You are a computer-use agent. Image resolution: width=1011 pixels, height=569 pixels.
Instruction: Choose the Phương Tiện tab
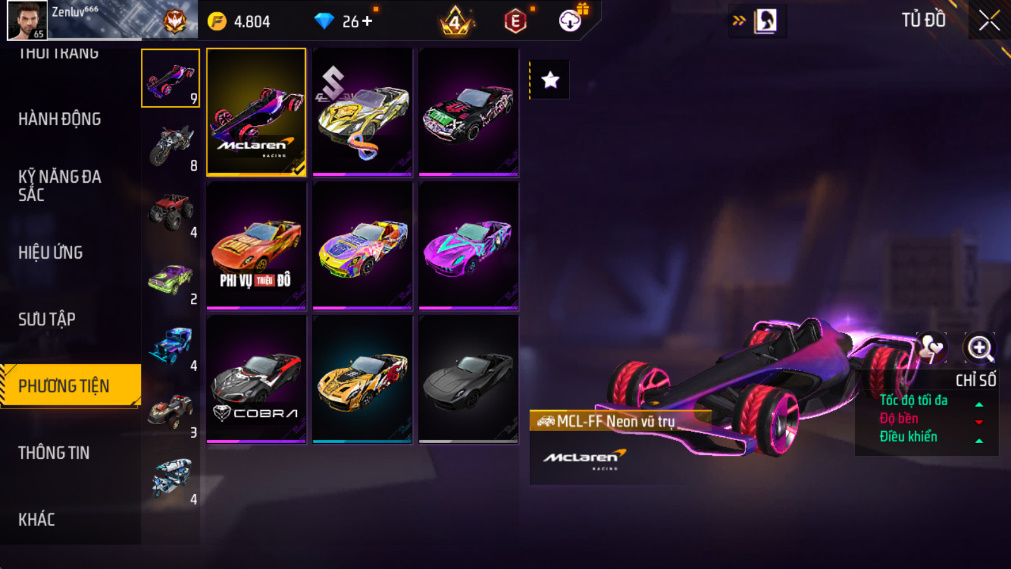(65, 386)
